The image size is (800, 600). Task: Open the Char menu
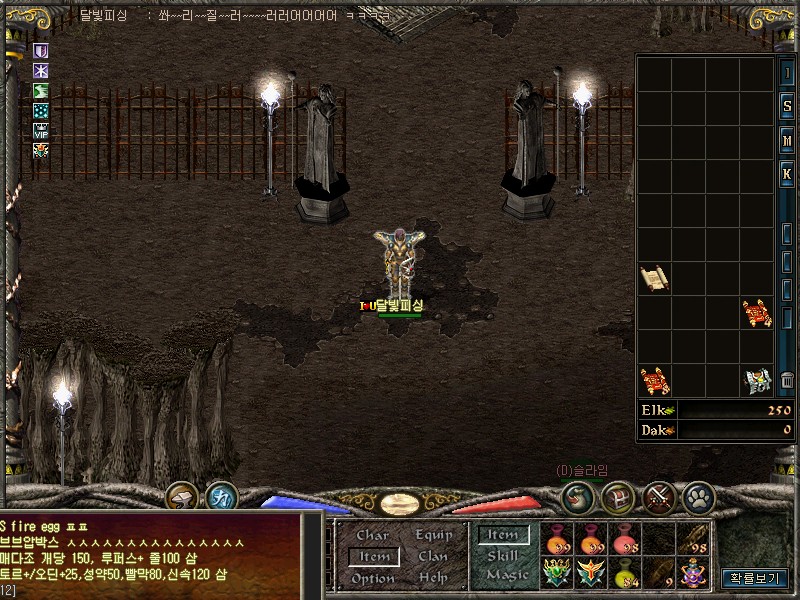[371, 535]
